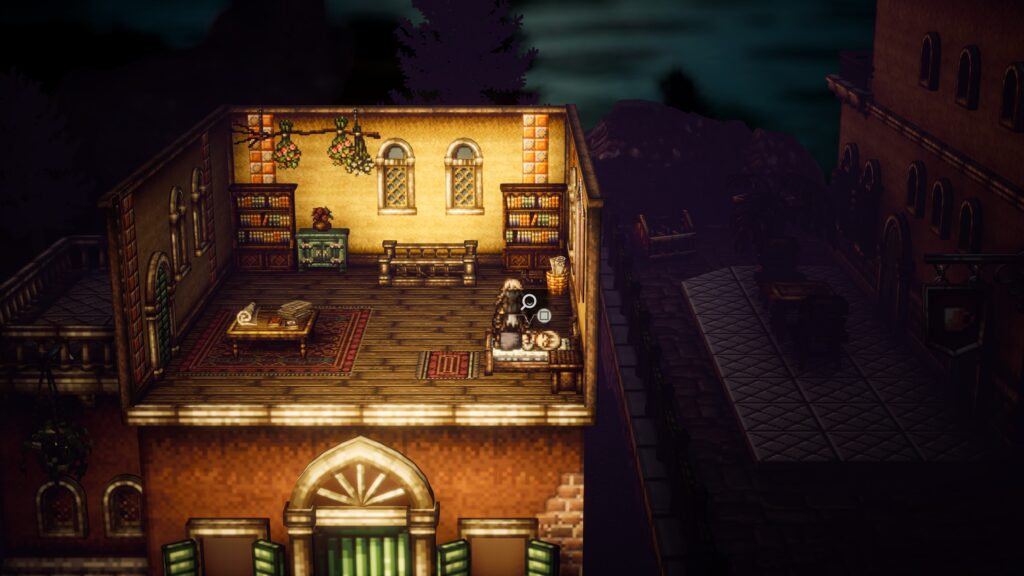Select the magnifying glass inquire icon
The height and width of the screenshot is (576, 1024).
click(527, 300)
